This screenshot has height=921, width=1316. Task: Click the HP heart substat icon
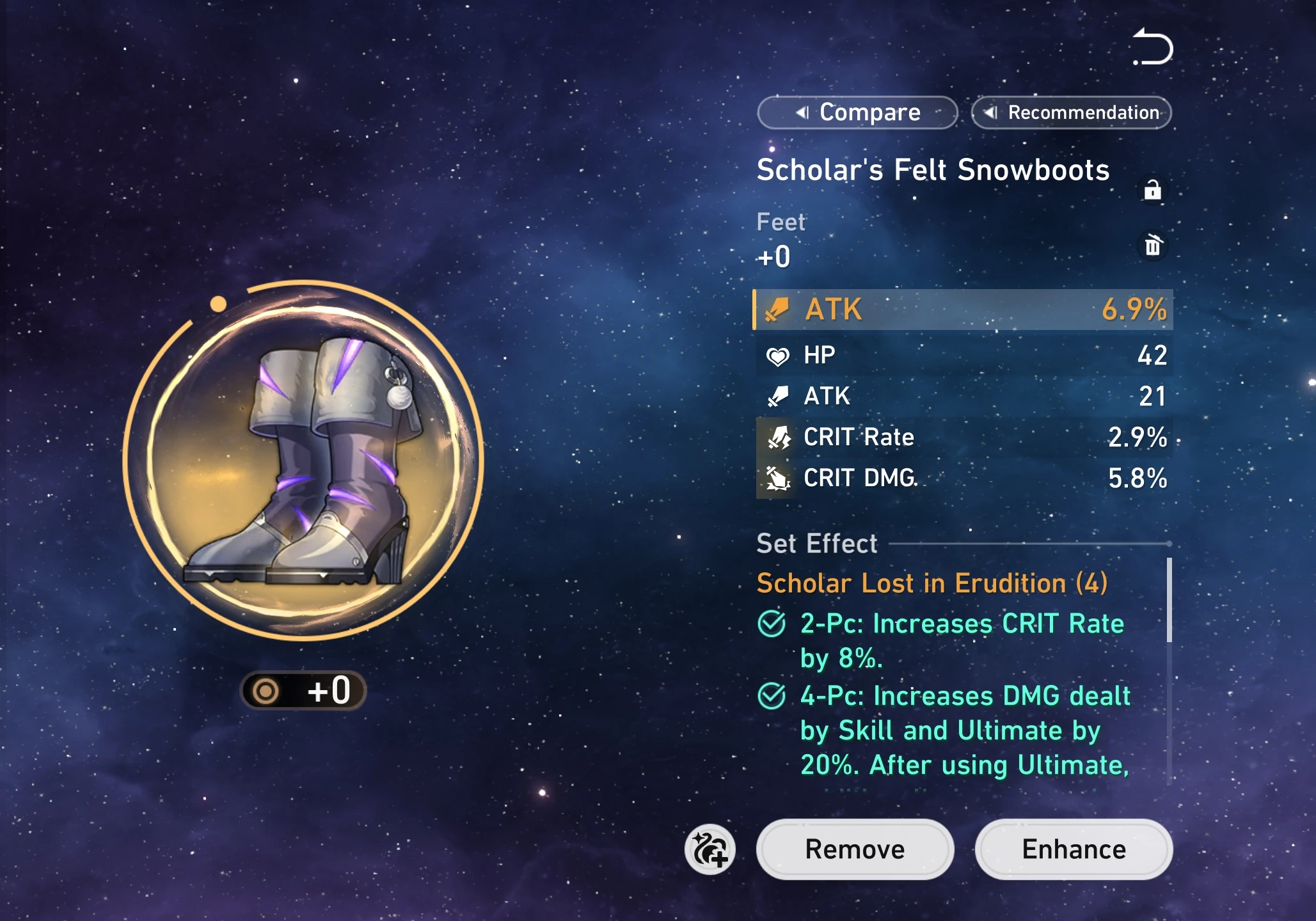777,355
